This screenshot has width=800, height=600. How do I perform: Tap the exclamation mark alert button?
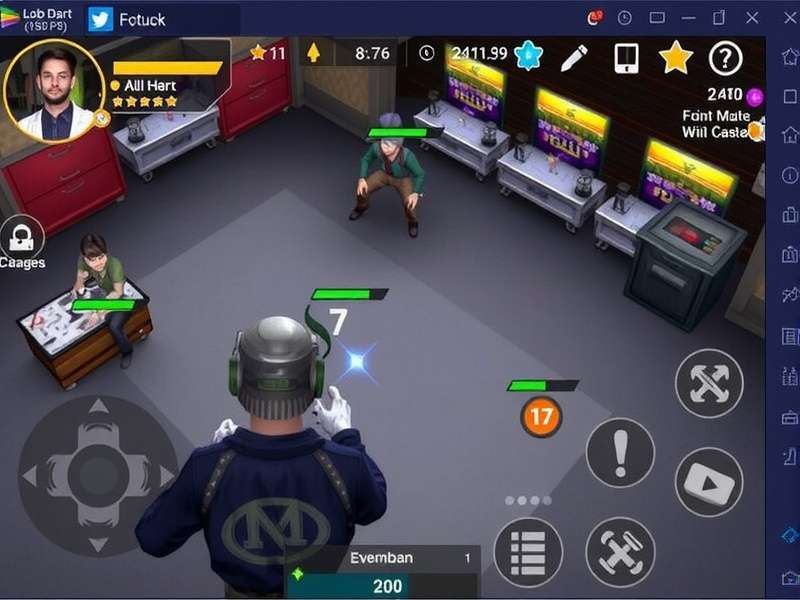tap(620, 452)
